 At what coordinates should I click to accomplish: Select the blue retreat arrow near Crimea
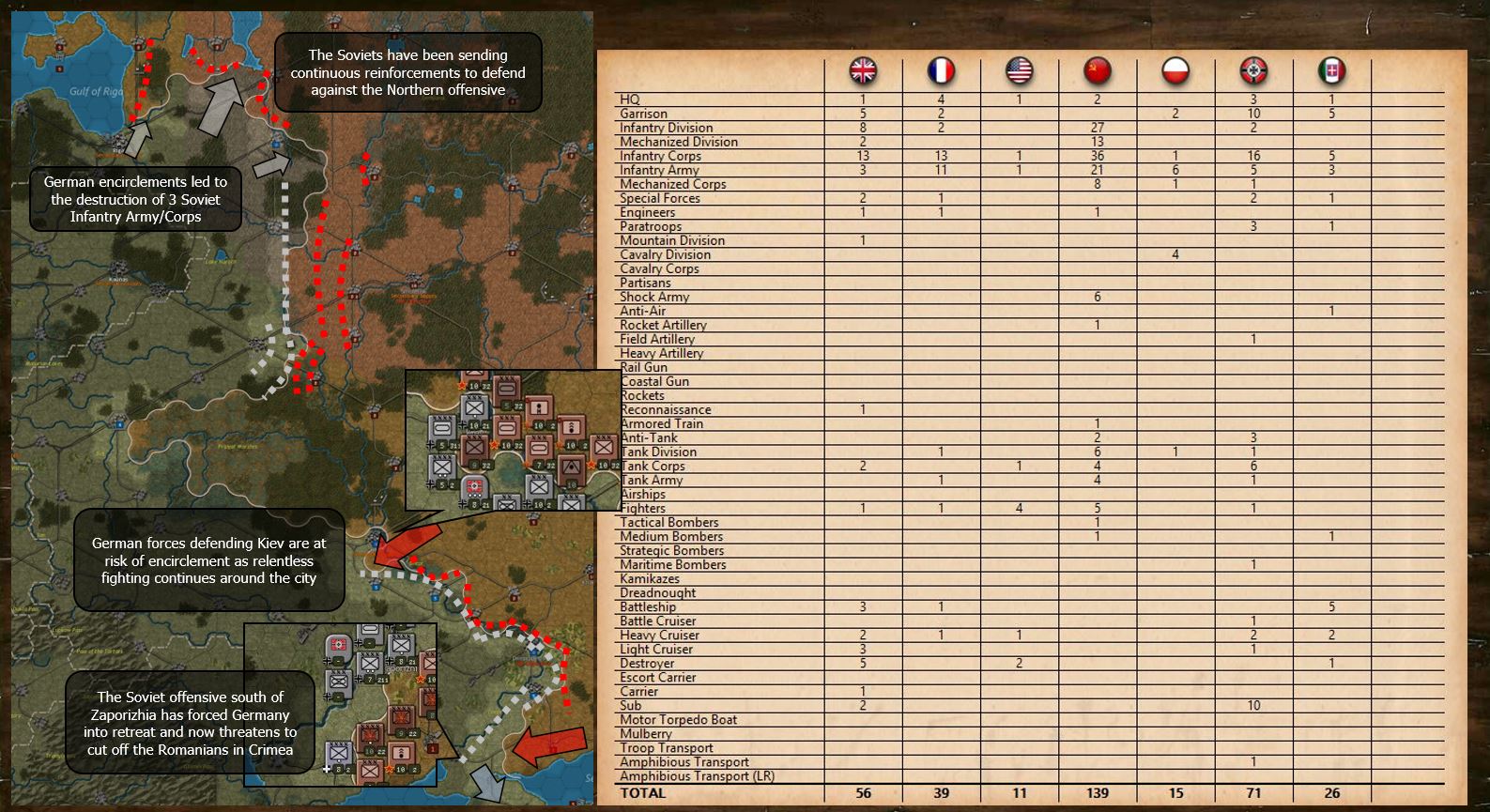pos(488,782)
